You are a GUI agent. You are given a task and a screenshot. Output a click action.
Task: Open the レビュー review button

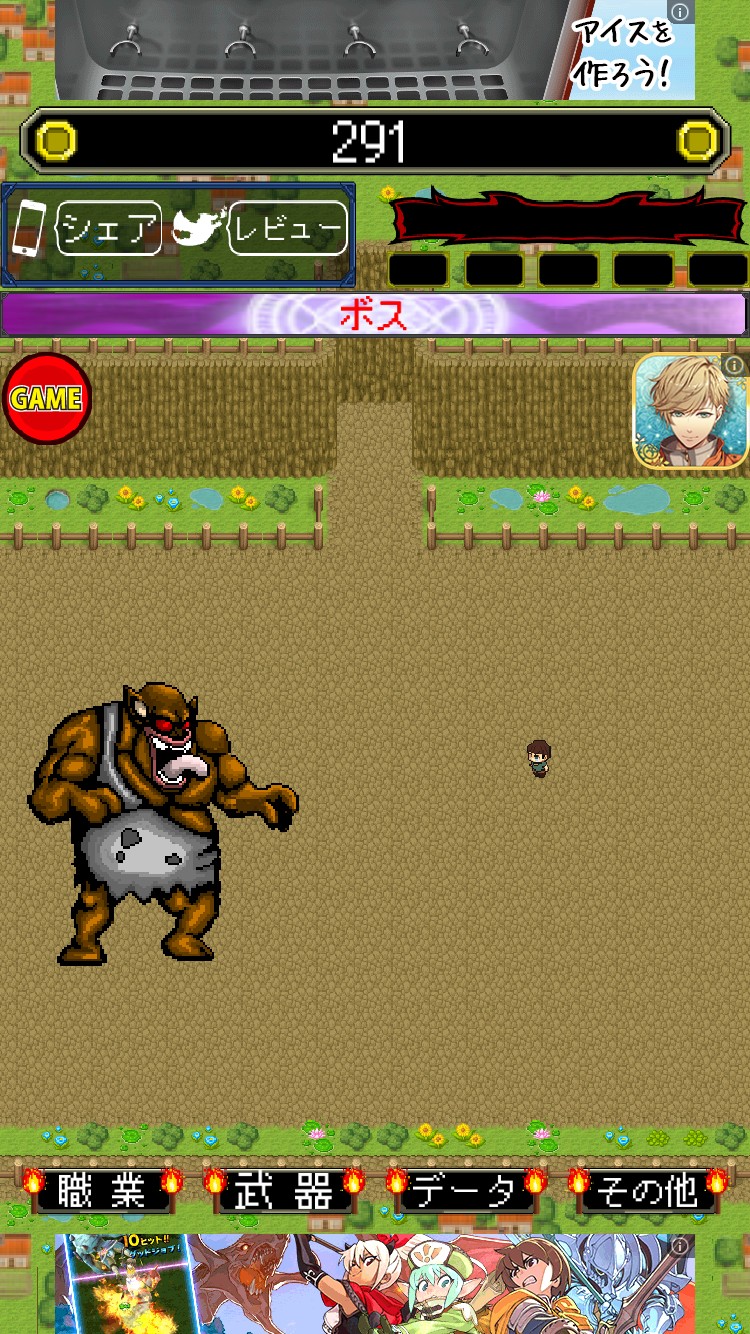[x=288, y=229]
